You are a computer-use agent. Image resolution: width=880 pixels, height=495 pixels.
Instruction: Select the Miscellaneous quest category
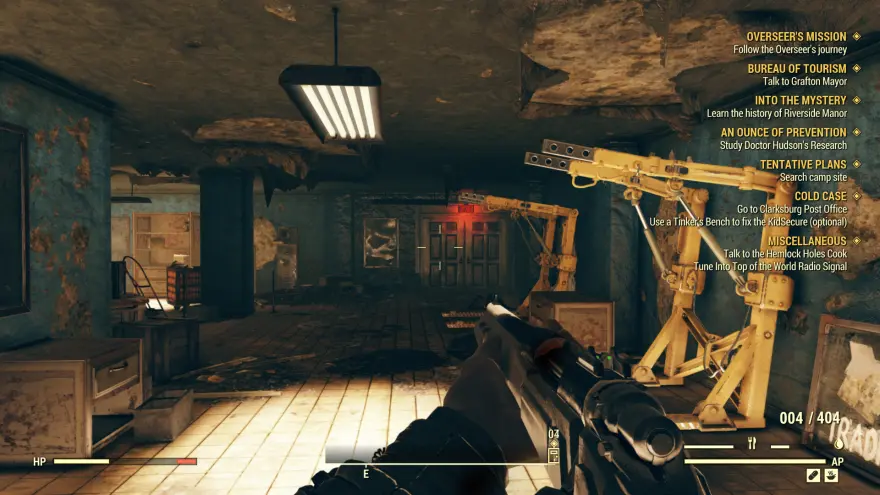(806, 241)
